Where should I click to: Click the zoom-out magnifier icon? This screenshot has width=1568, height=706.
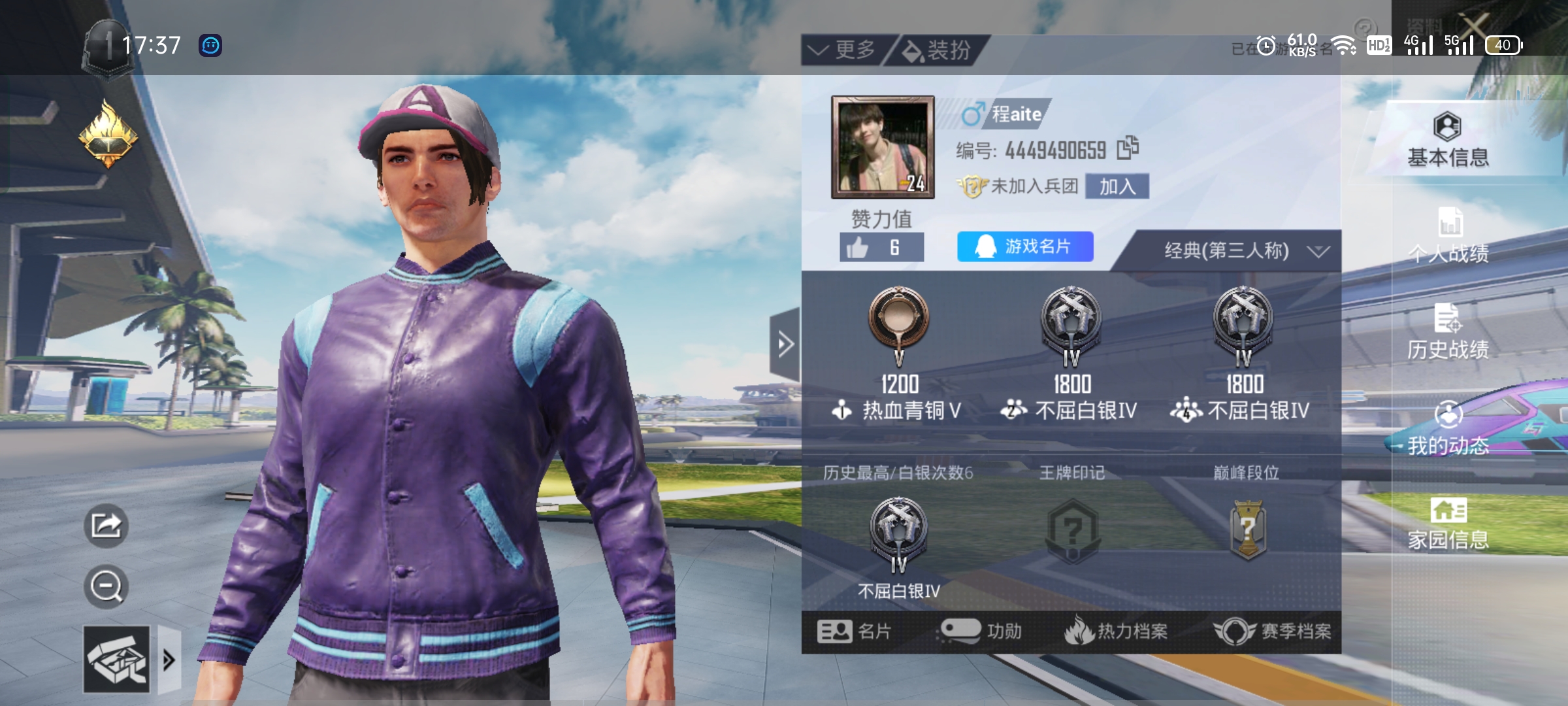click(106, 586)
